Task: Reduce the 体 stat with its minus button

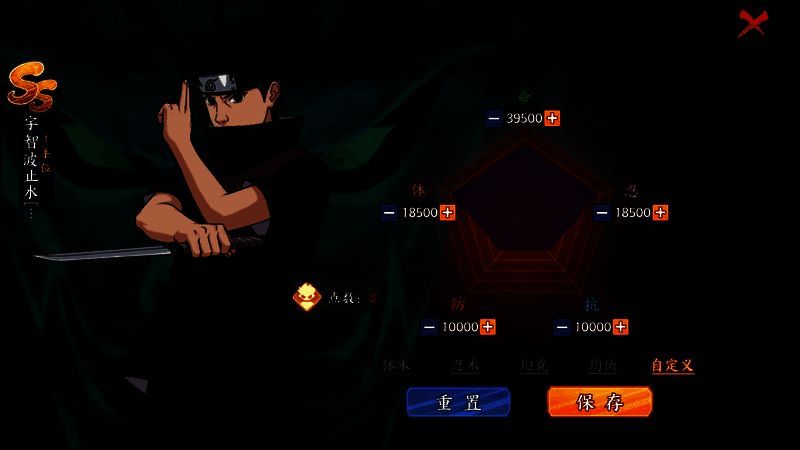Action: tap(390, 212)
